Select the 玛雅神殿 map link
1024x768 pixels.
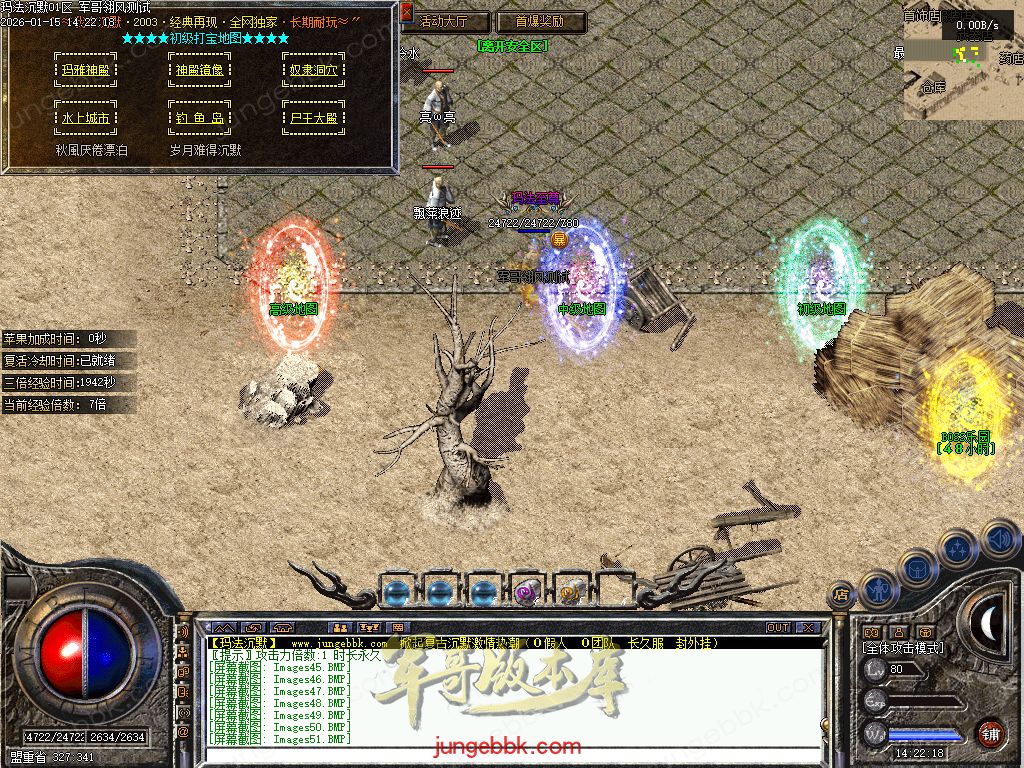(85, 70)
